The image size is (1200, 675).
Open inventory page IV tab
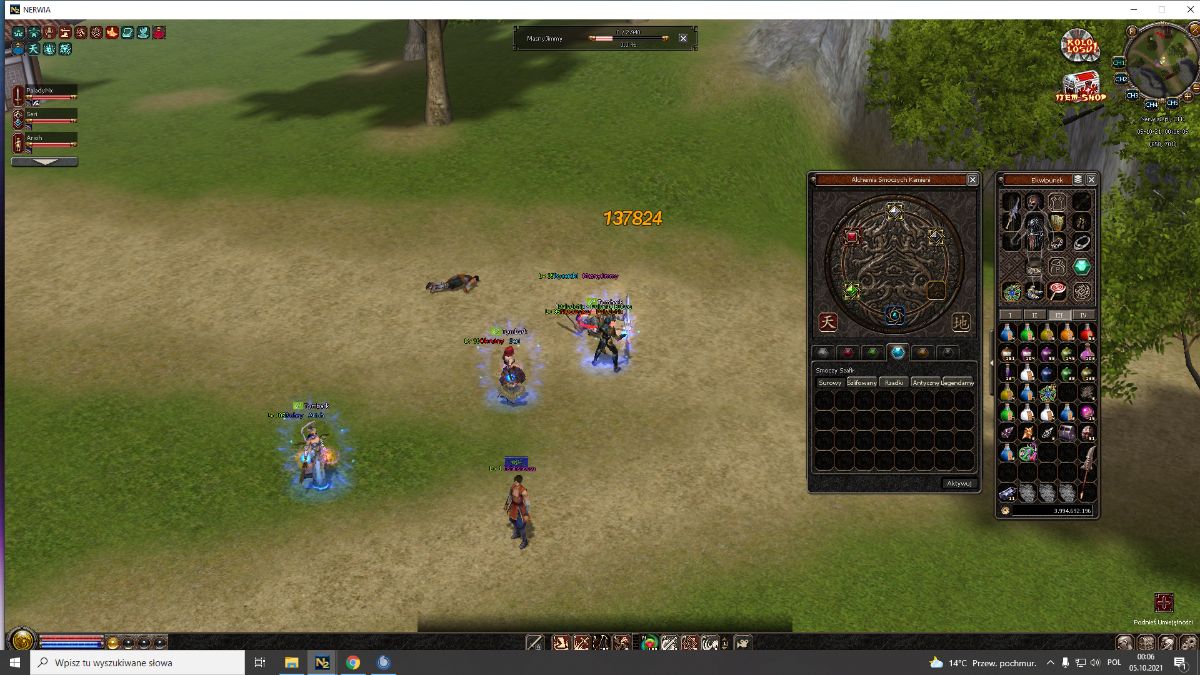coord(1086,315)
